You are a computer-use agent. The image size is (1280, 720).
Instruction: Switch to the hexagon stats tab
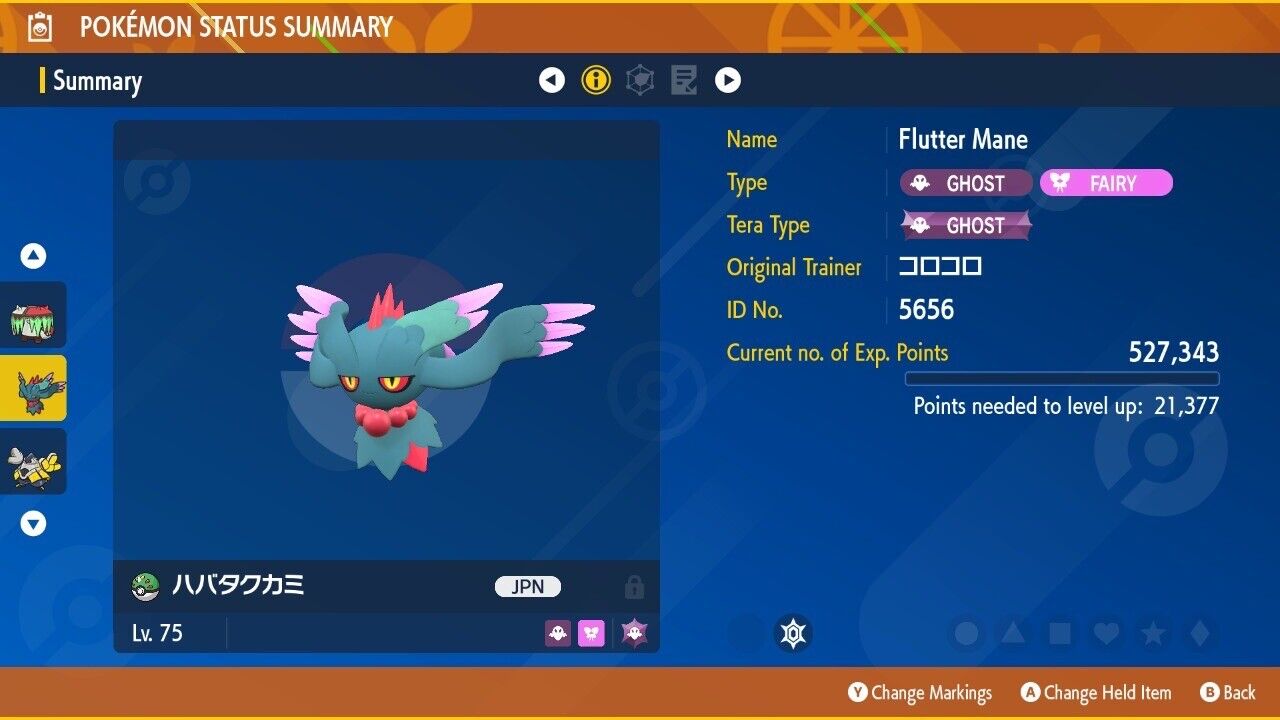tap(640, 80)
